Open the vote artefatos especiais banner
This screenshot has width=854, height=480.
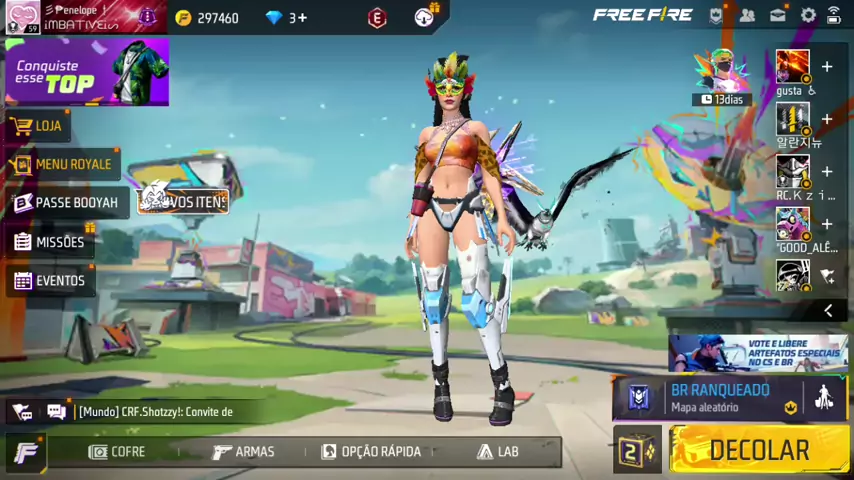tap(759, 353)
